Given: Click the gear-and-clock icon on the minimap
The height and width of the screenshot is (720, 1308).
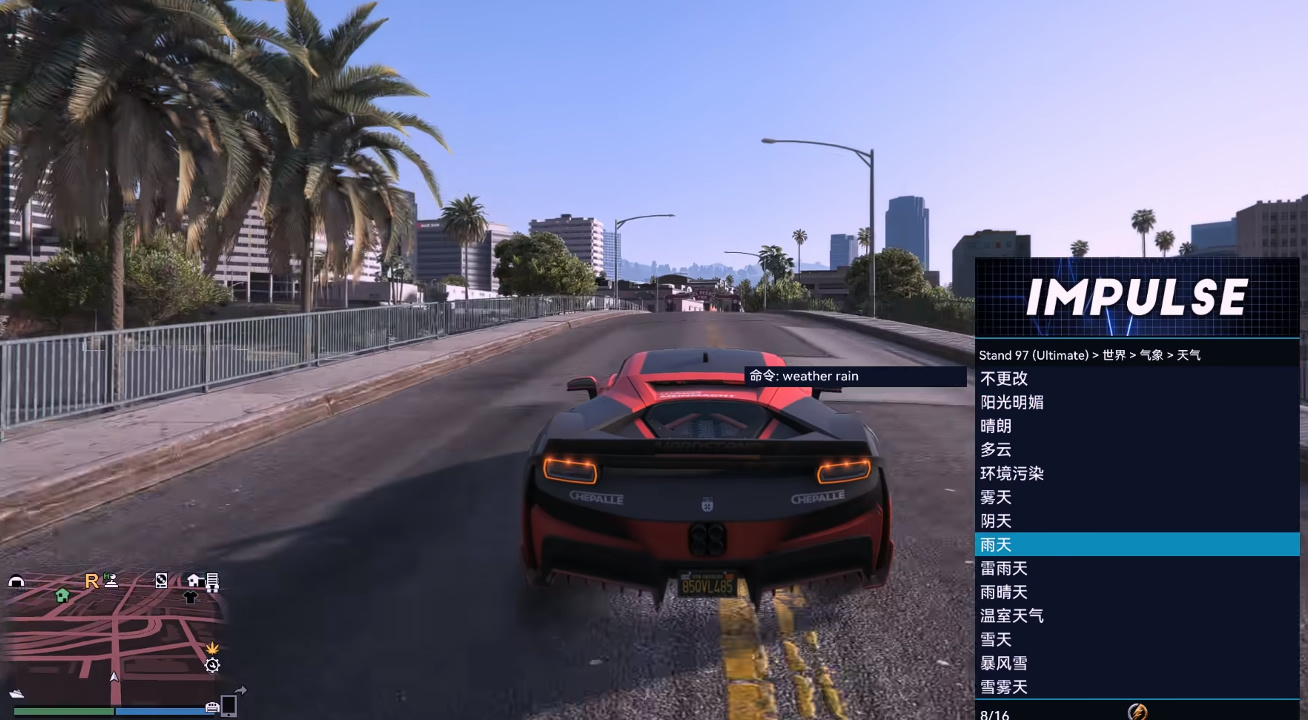Looking at the screenshot, I should tap(212, 664).
